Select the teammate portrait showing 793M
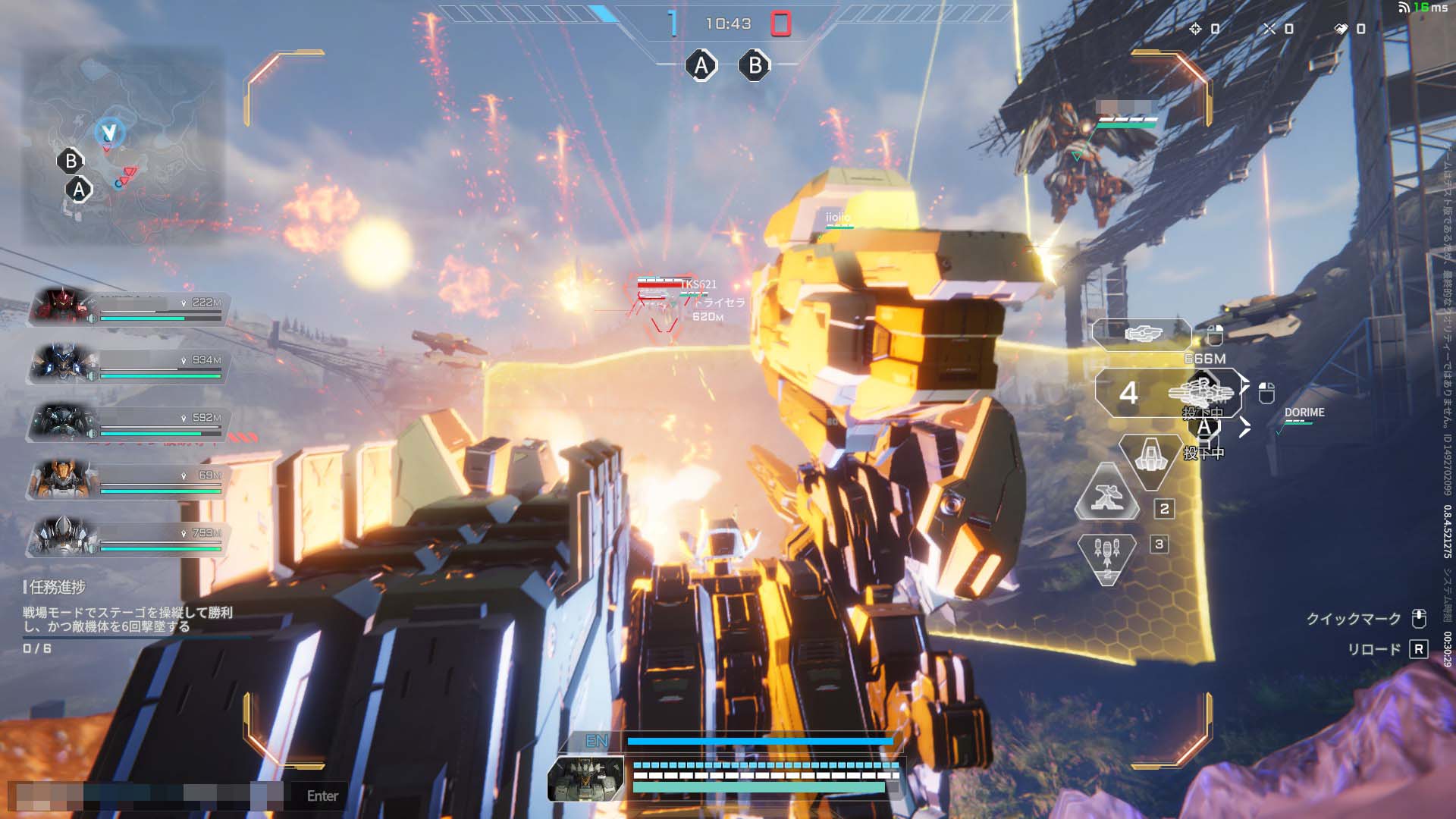This screenshot has height=819, width=1456. pos(62,537)
